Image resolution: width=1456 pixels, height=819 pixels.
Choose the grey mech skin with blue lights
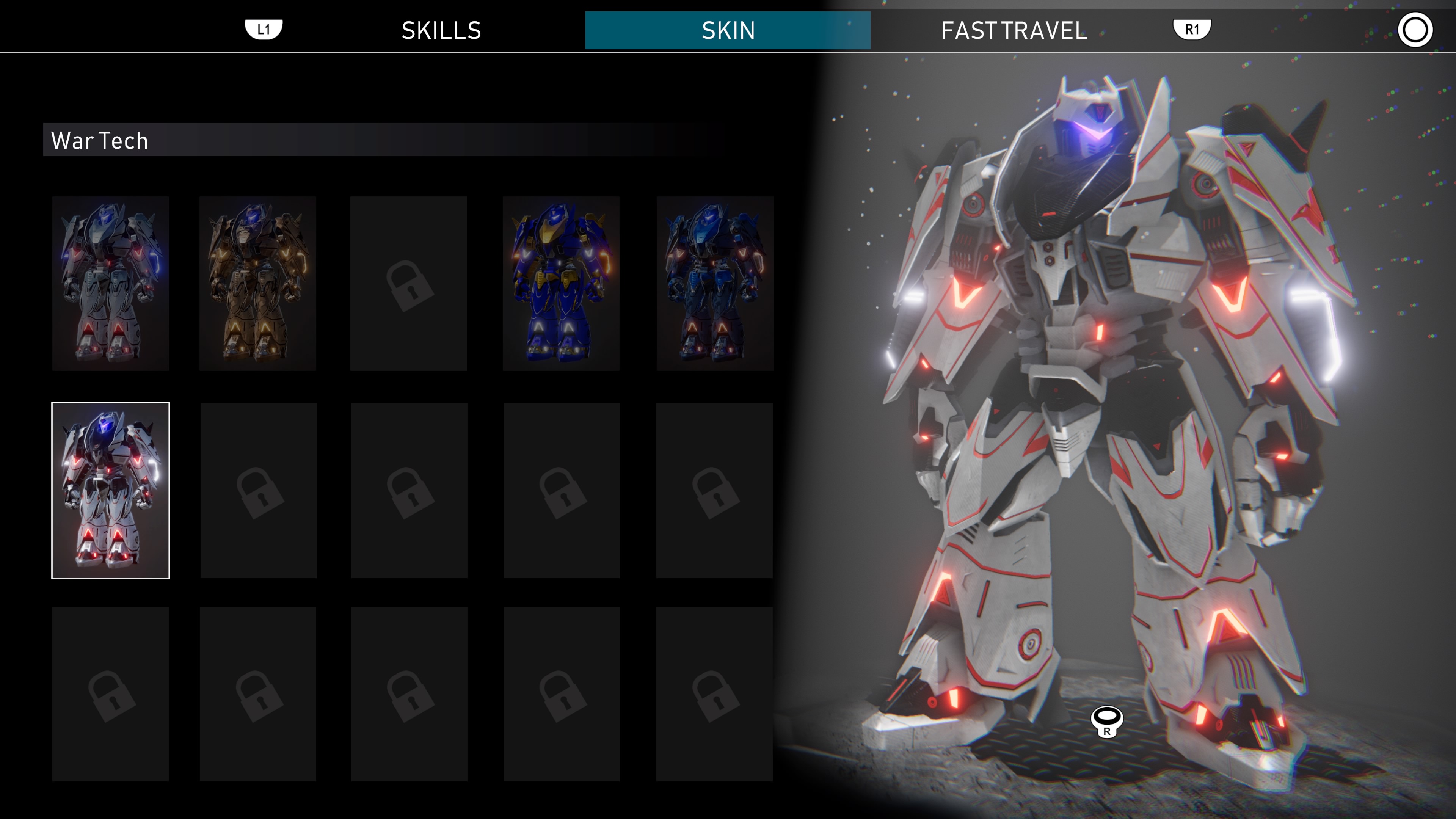click(x=111, y=283)
